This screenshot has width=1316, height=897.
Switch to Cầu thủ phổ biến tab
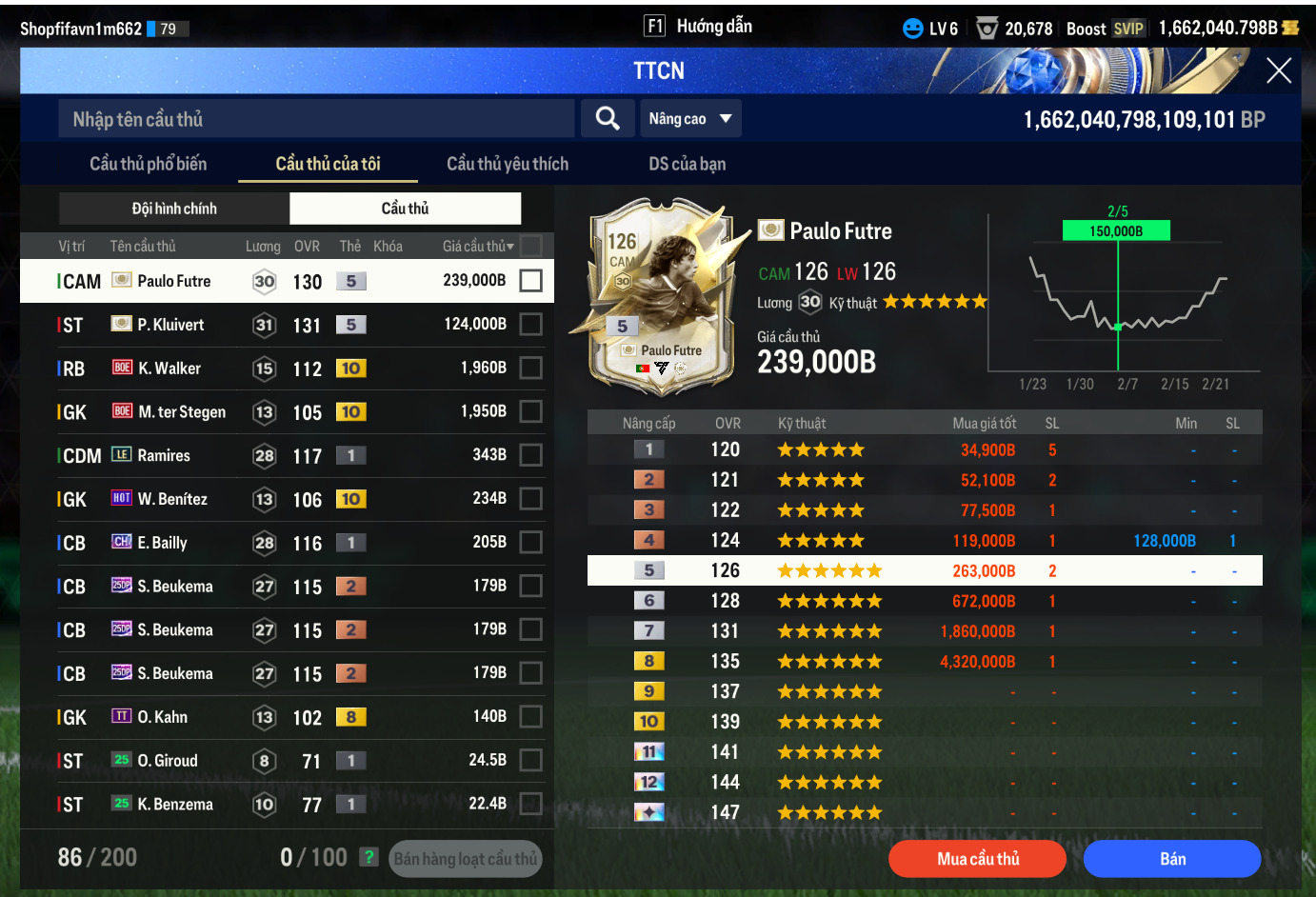click(x=148, y=164)
